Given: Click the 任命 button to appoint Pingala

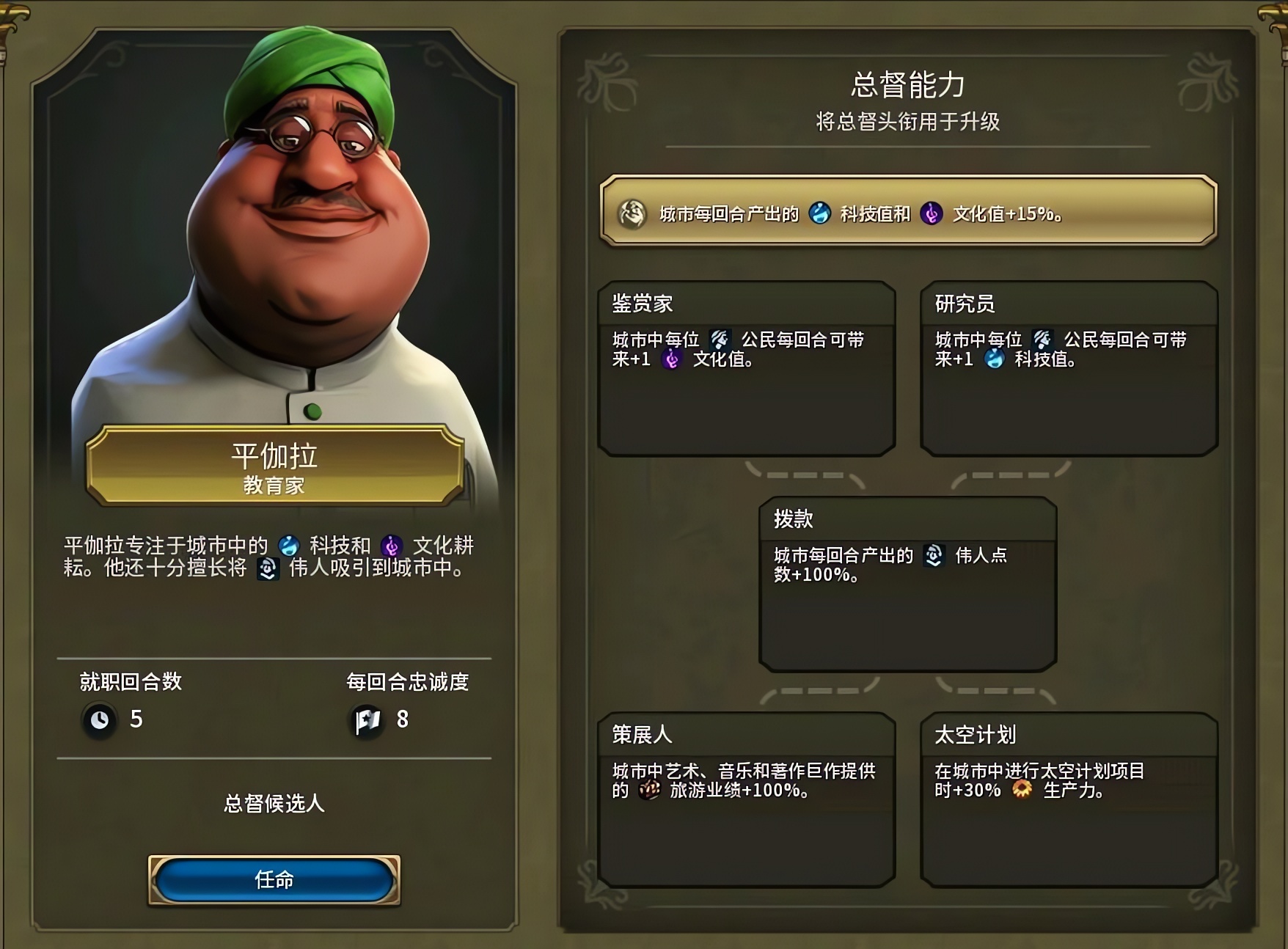Looking at the screenshot, I should tap(272, 880).
